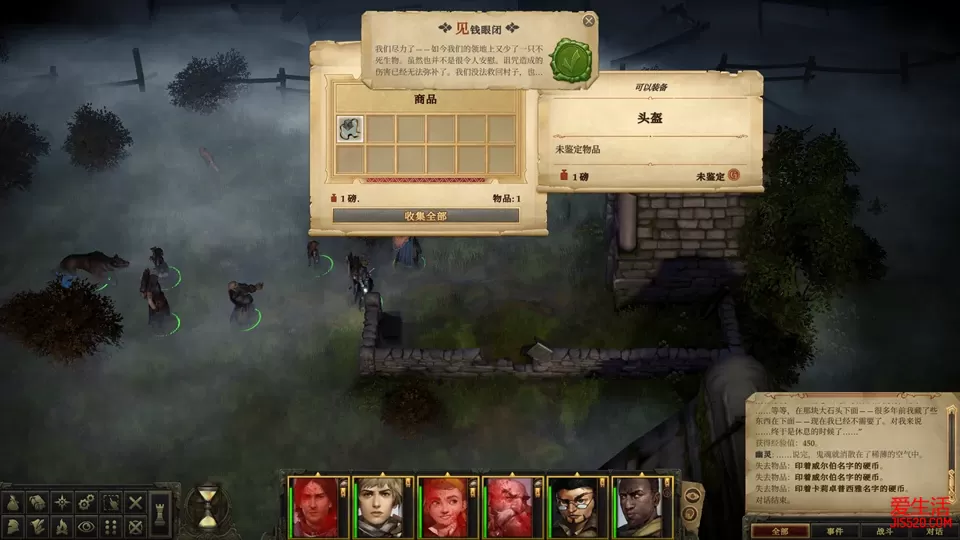
Task: Click the green wax seal checkmark
Action: point(571,61)
